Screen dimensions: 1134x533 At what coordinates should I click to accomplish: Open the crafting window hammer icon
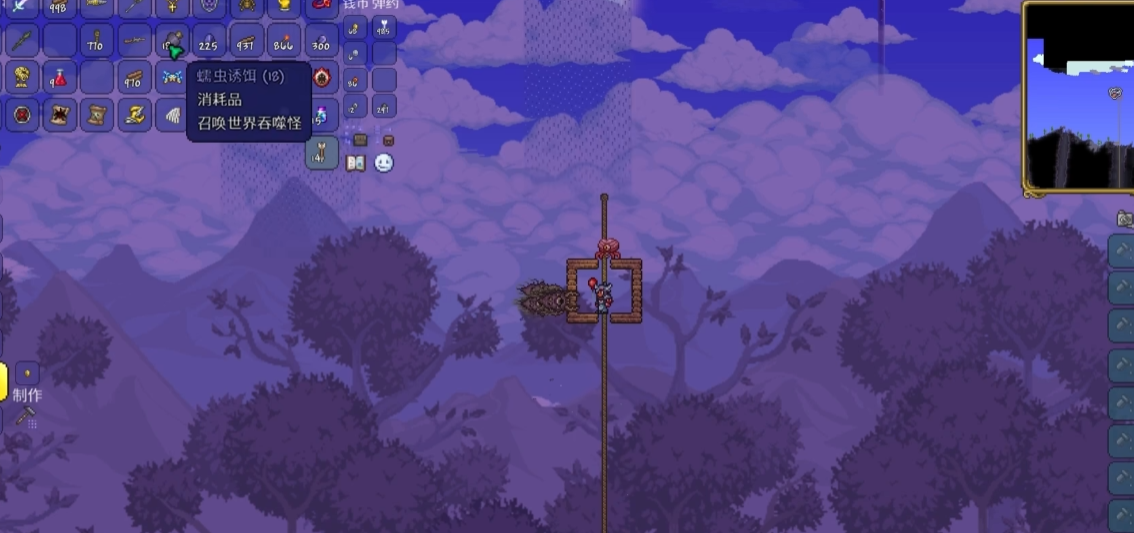tap(25, 415)
